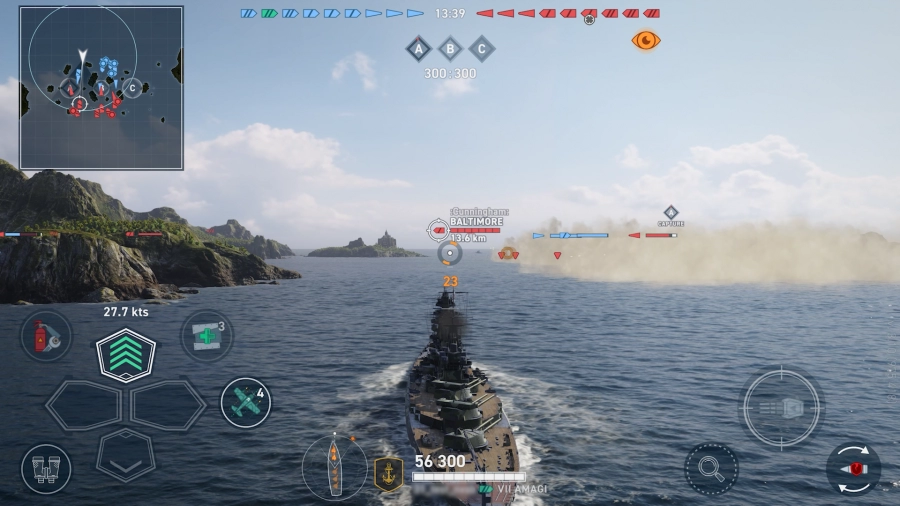Tap the anchor commander badge
This screenshot has height=506, width=900.
388,472
